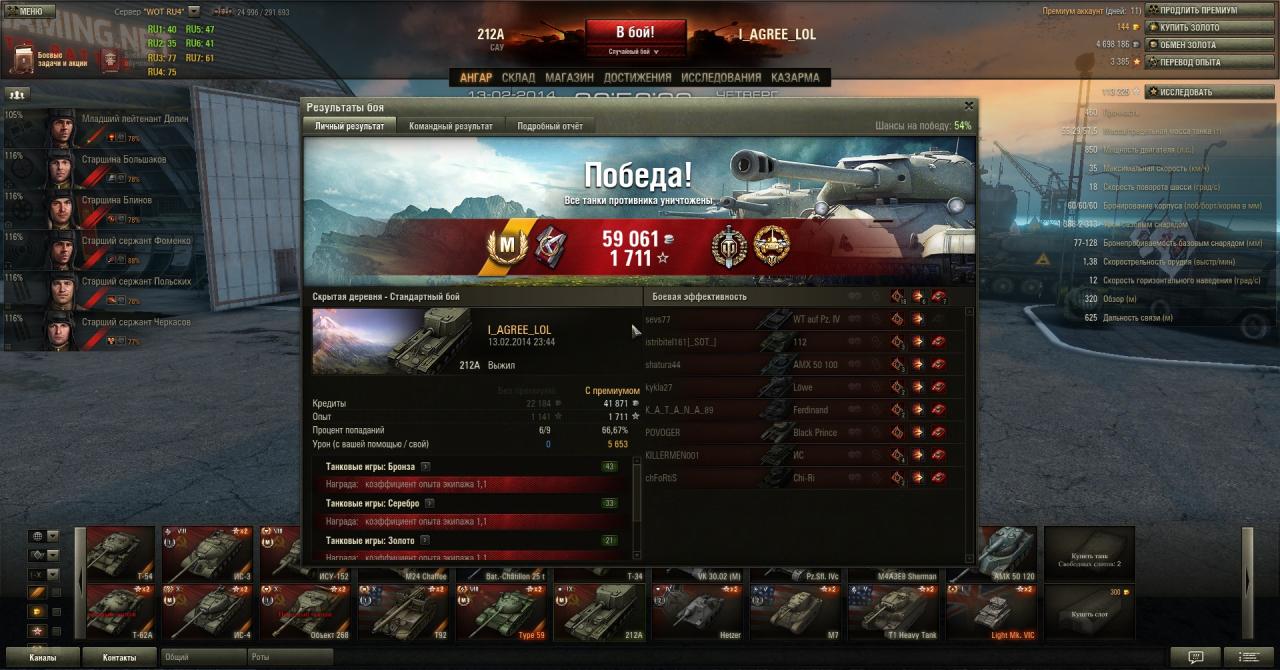1280x670 pixels.
Task: Click the Продлить премиум button
Action: point(1208,10)
